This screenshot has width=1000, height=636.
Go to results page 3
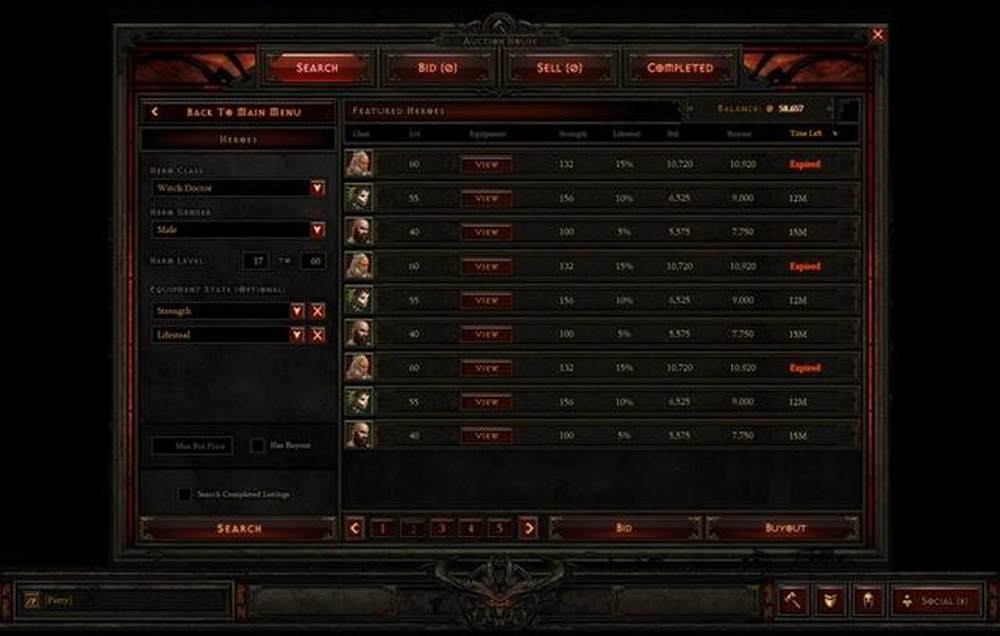point(440,528)
